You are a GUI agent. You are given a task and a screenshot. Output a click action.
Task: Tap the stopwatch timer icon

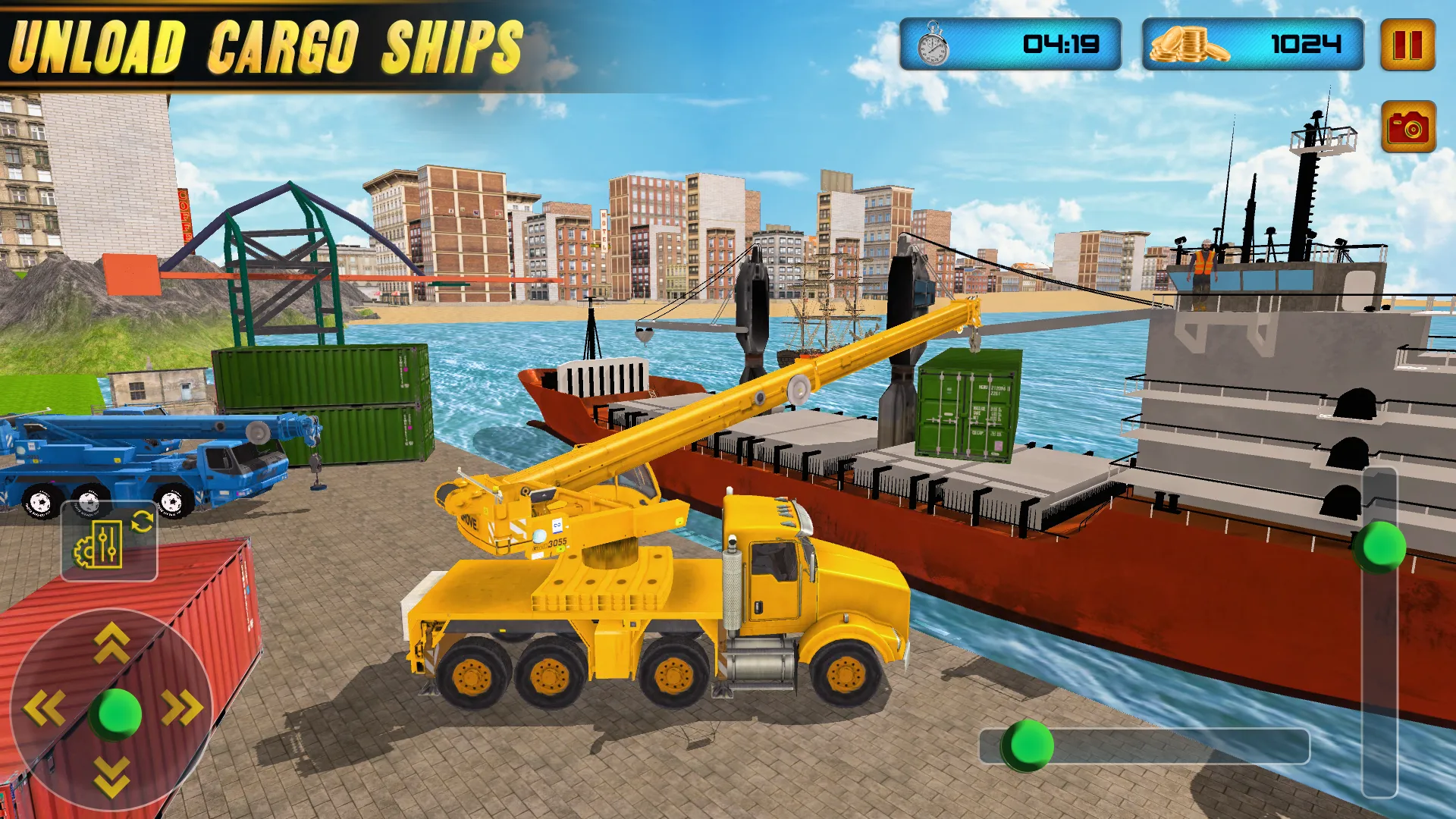click(x=934, y=45)
